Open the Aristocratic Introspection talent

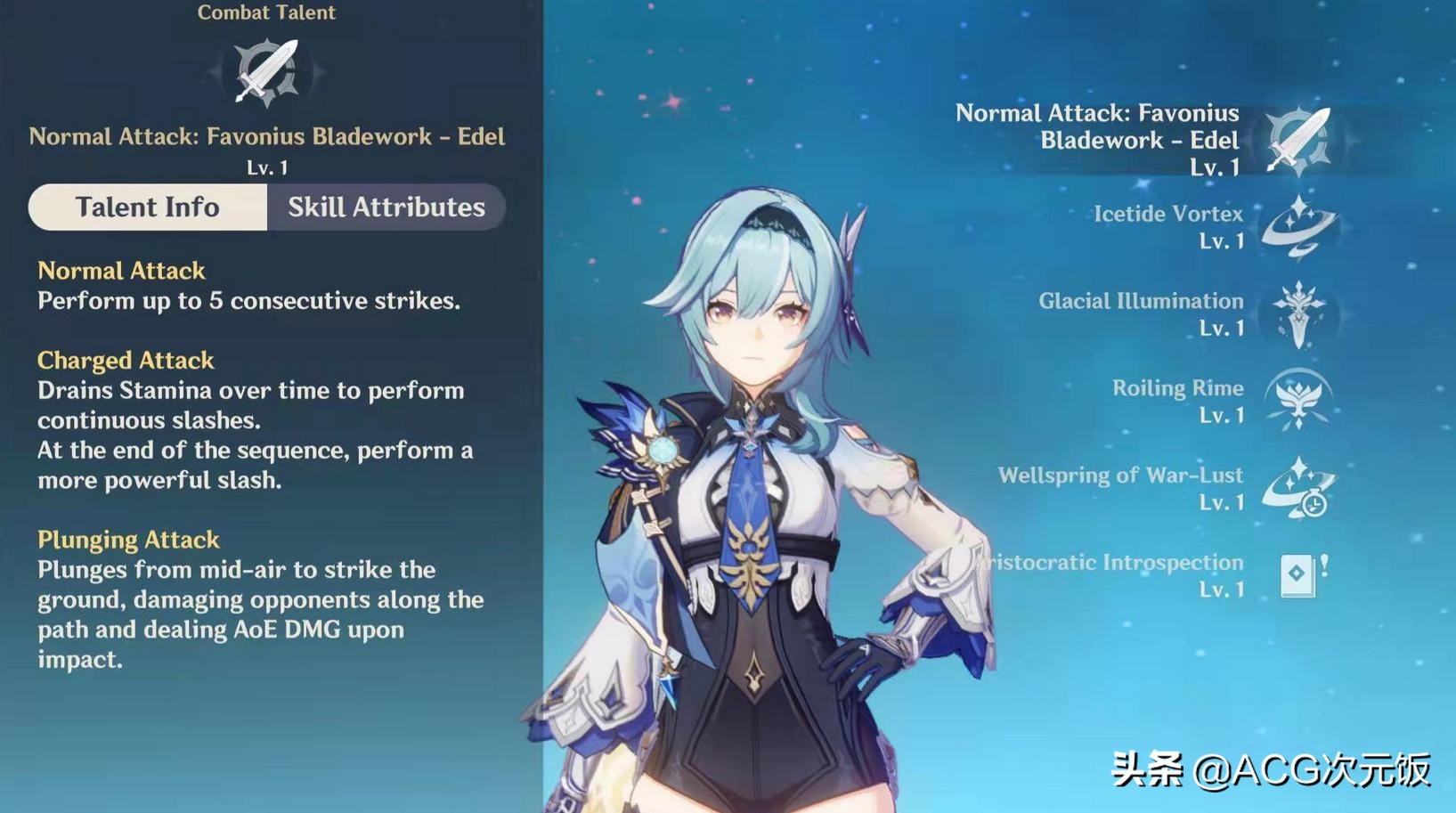[1297, 575]
